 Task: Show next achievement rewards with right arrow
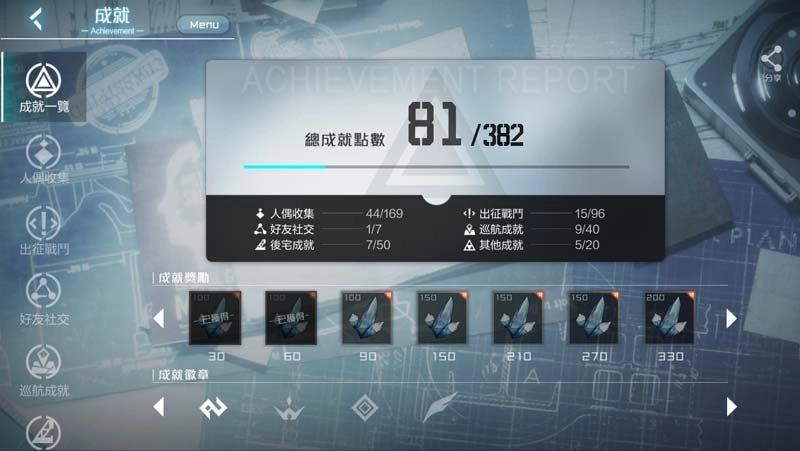[x=732, y=318]
